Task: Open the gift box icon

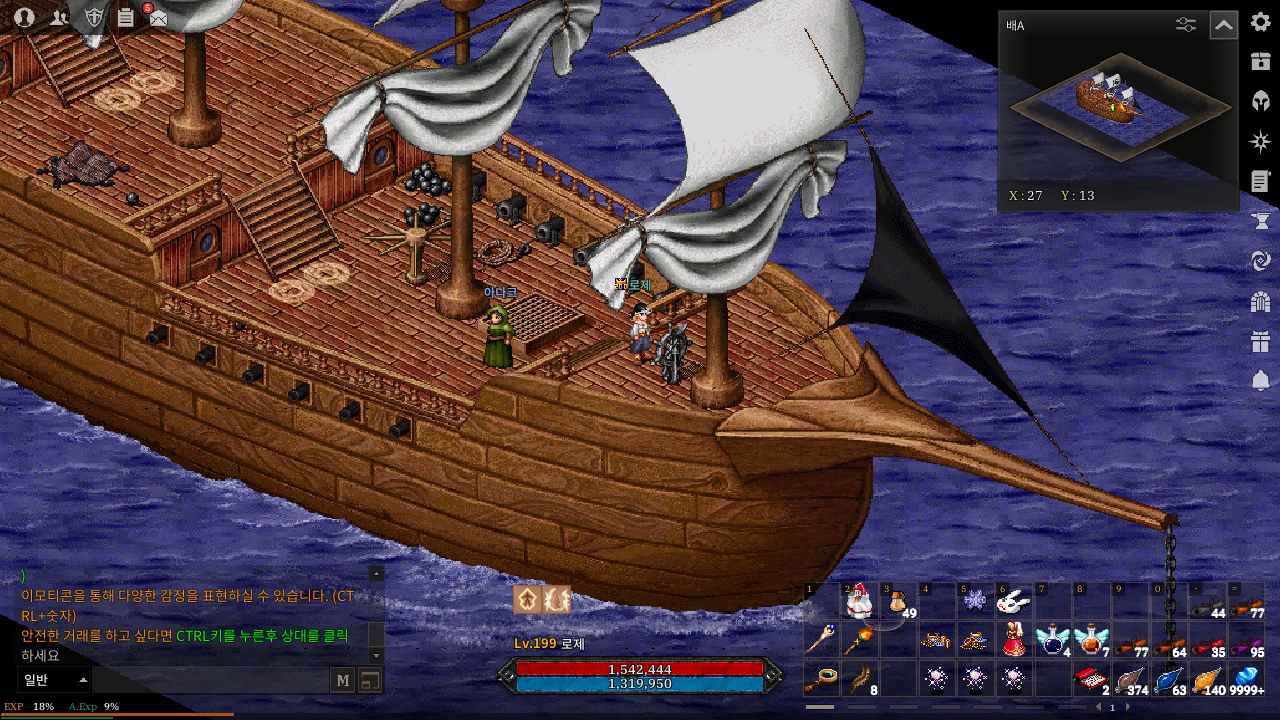Action: tap(1260, 342)
